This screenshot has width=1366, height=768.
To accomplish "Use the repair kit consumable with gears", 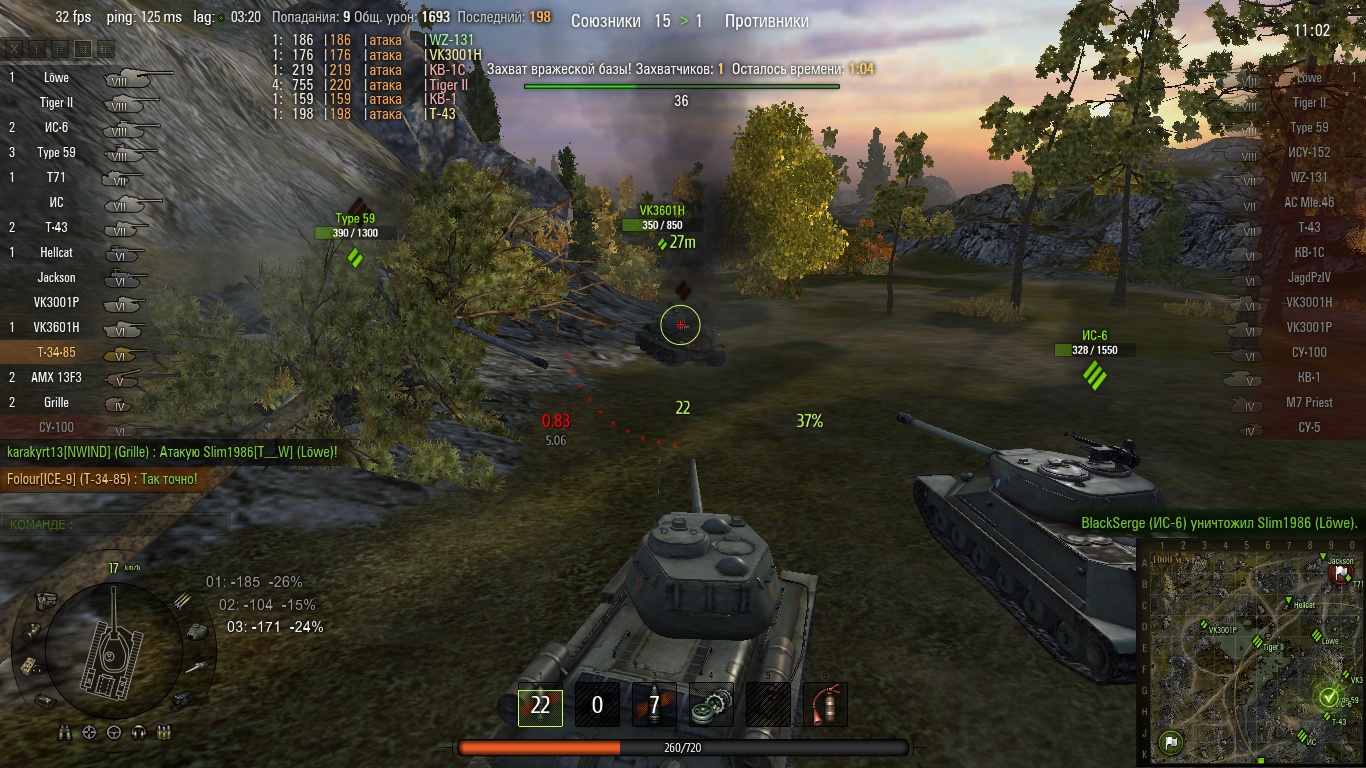I will (711, 706).
